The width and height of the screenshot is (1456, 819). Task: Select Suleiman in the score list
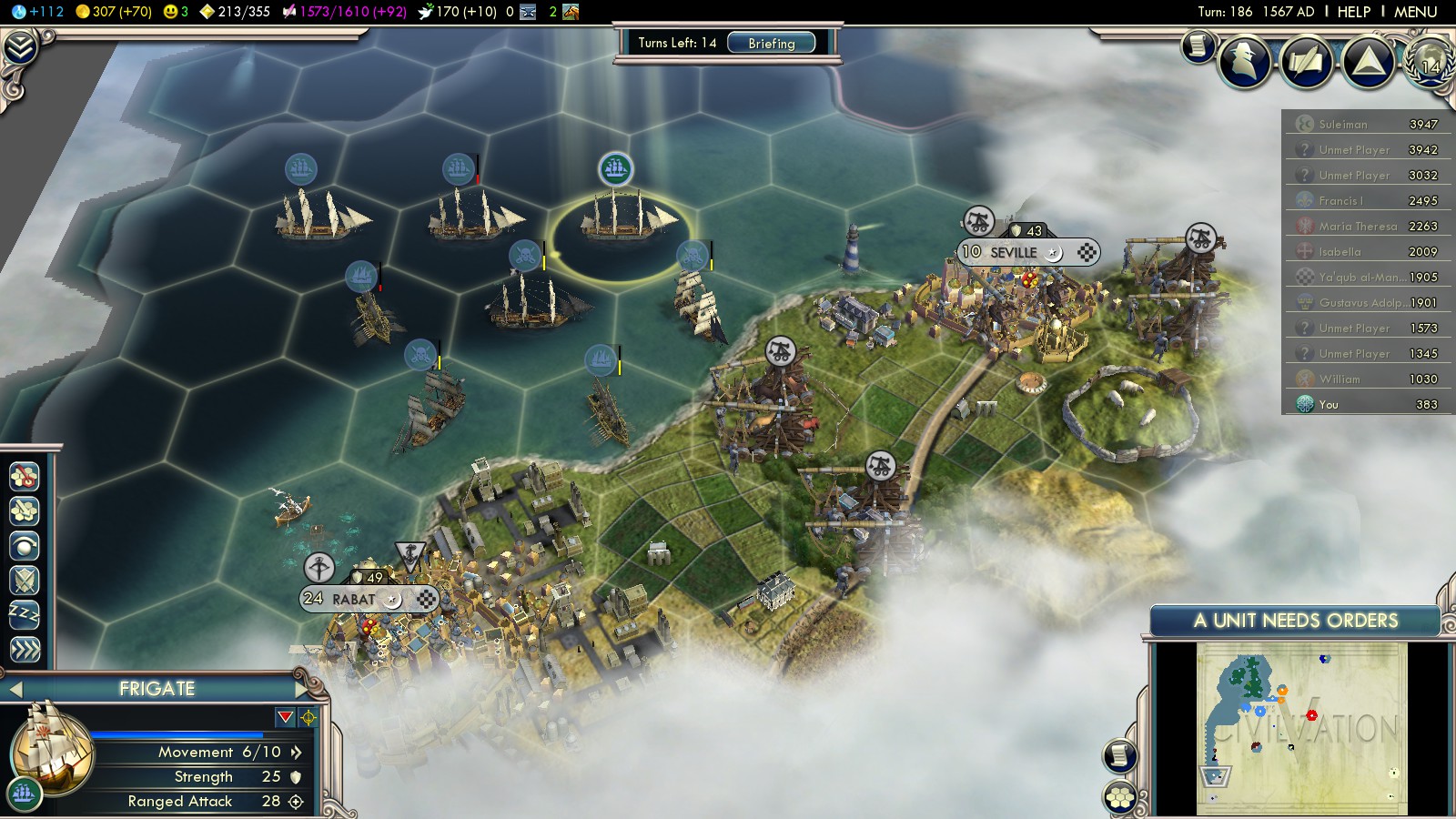(1343, 124)
